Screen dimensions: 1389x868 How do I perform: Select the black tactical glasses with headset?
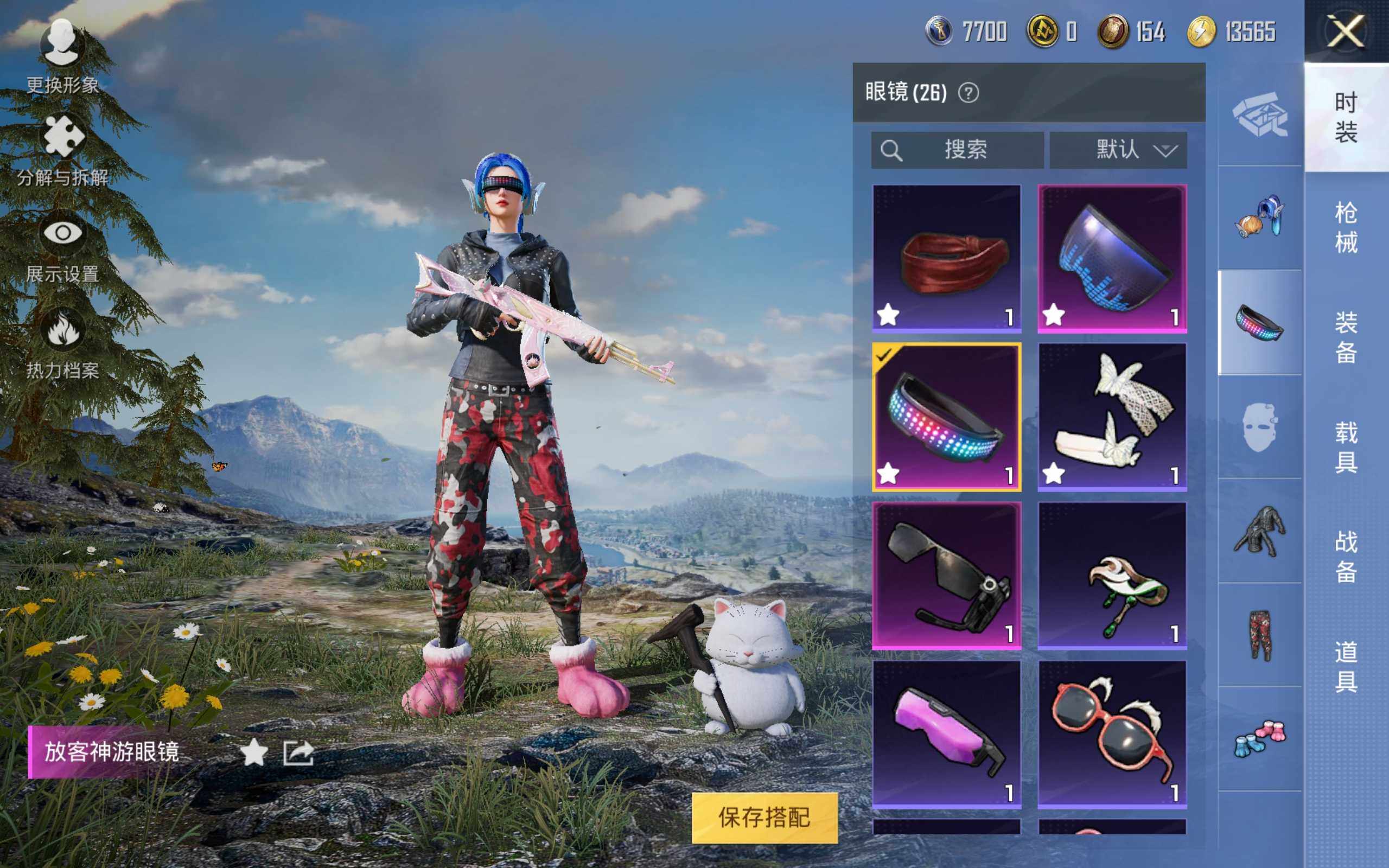946,576
